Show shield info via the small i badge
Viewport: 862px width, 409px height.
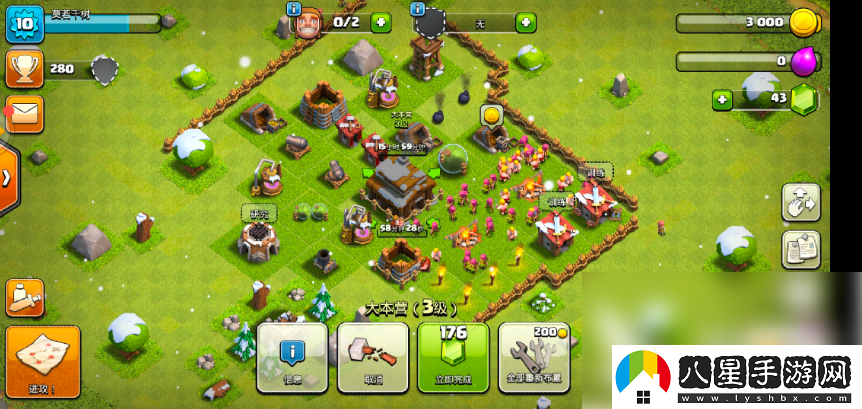(x=417, y=8)
